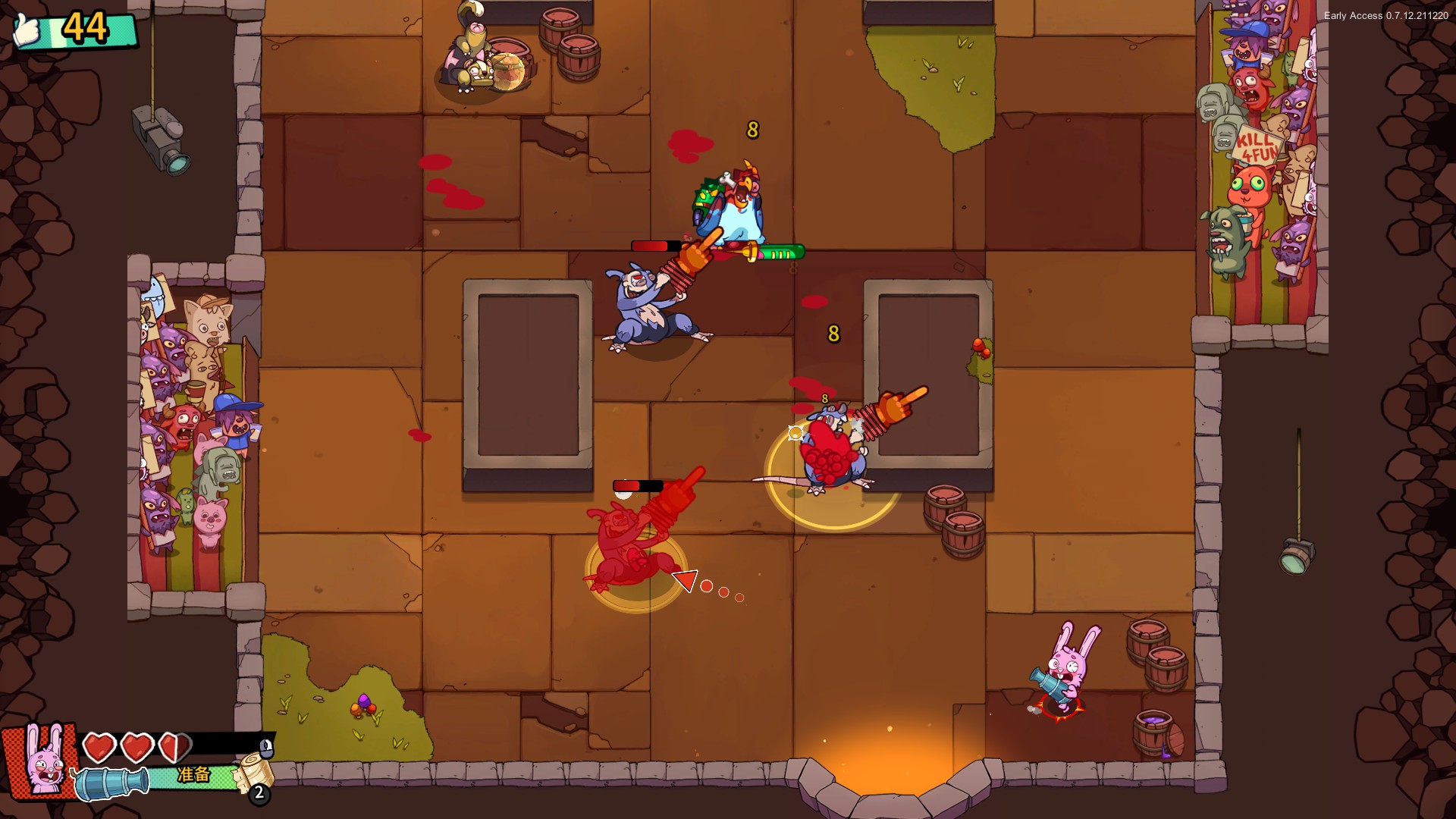Screen dimensions: 1456x819
Task: Select the blue cannon weapon icon
Action: coord(111,783)
